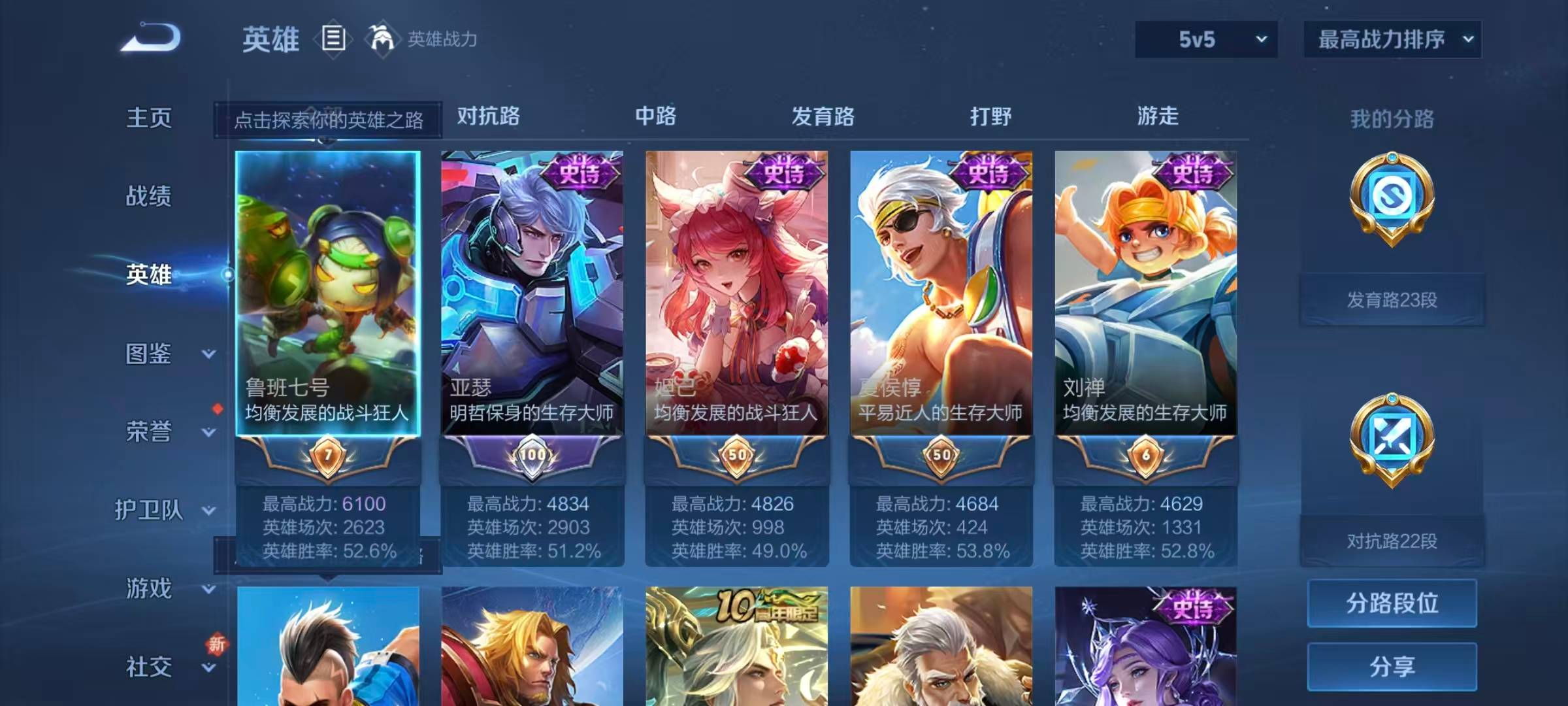Expand the 5v5 mode dropdown
The width and height of the screenshot is (1568, 706).
pos(1204,39)
